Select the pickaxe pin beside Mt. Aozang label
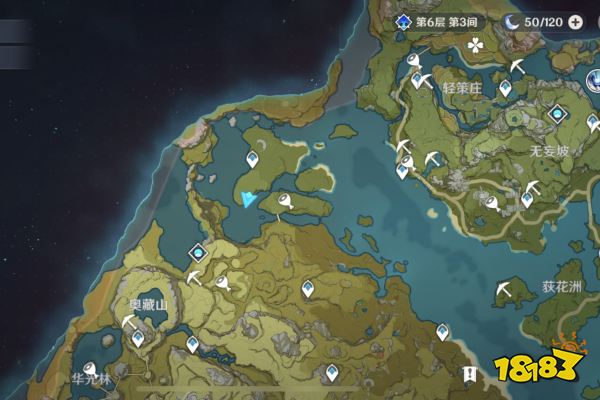 coord(128,323)
